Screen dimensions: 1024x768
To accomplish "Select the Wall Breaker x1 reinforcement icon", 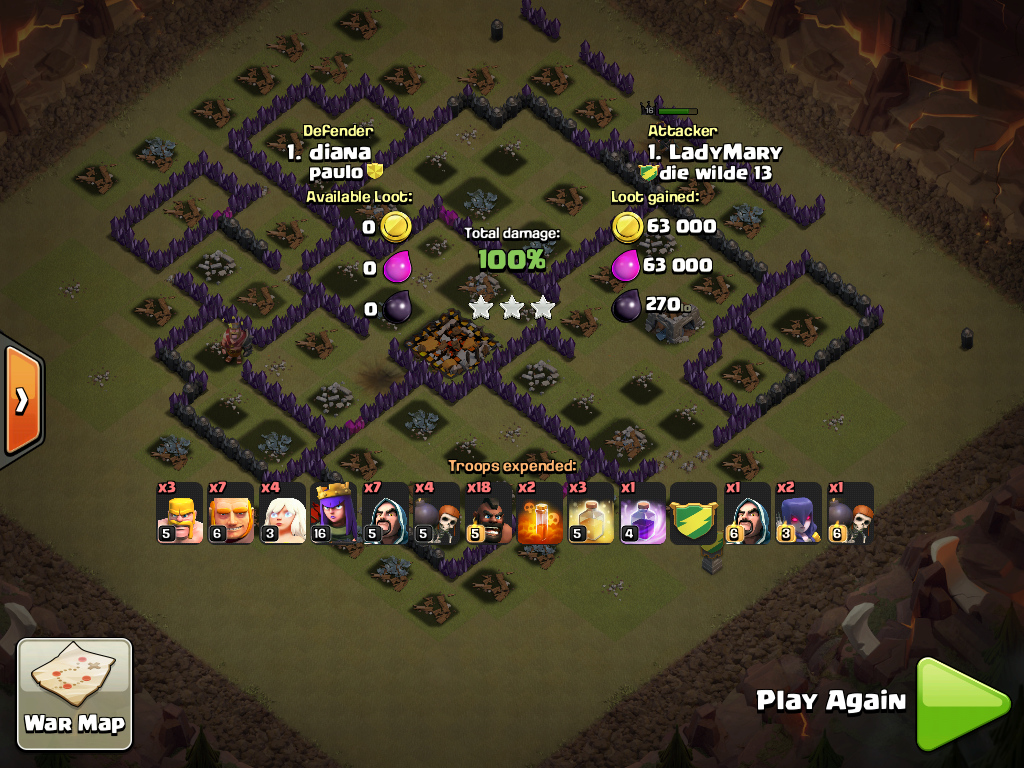I will click(850, 514).
